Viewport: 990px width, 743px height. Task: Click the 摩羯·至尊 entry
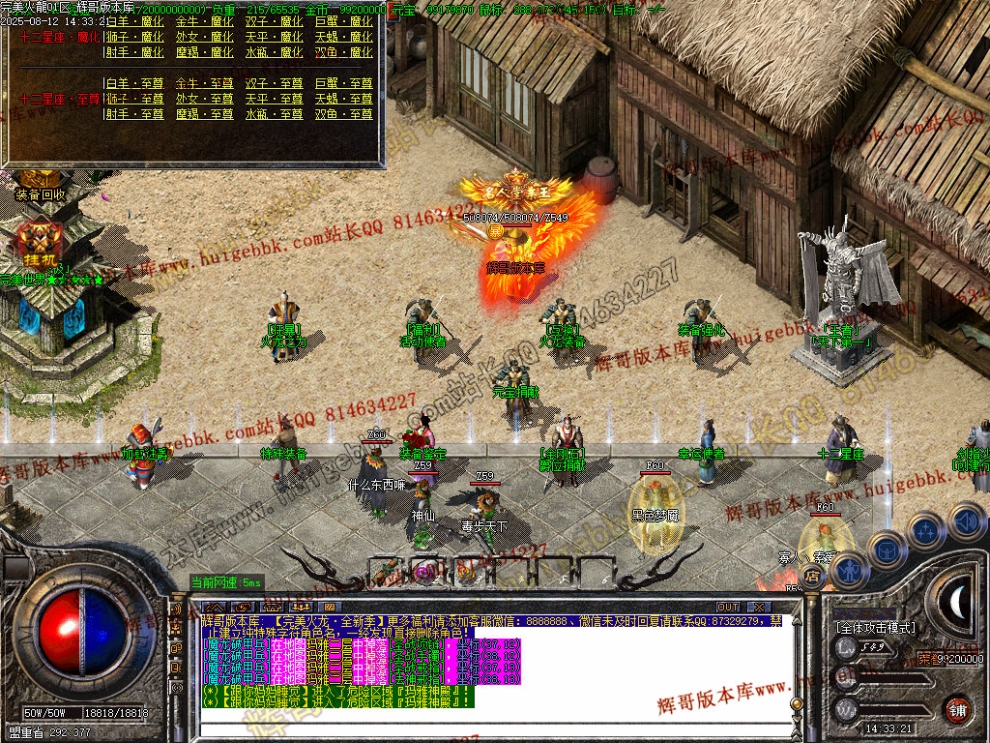[204, 114]
